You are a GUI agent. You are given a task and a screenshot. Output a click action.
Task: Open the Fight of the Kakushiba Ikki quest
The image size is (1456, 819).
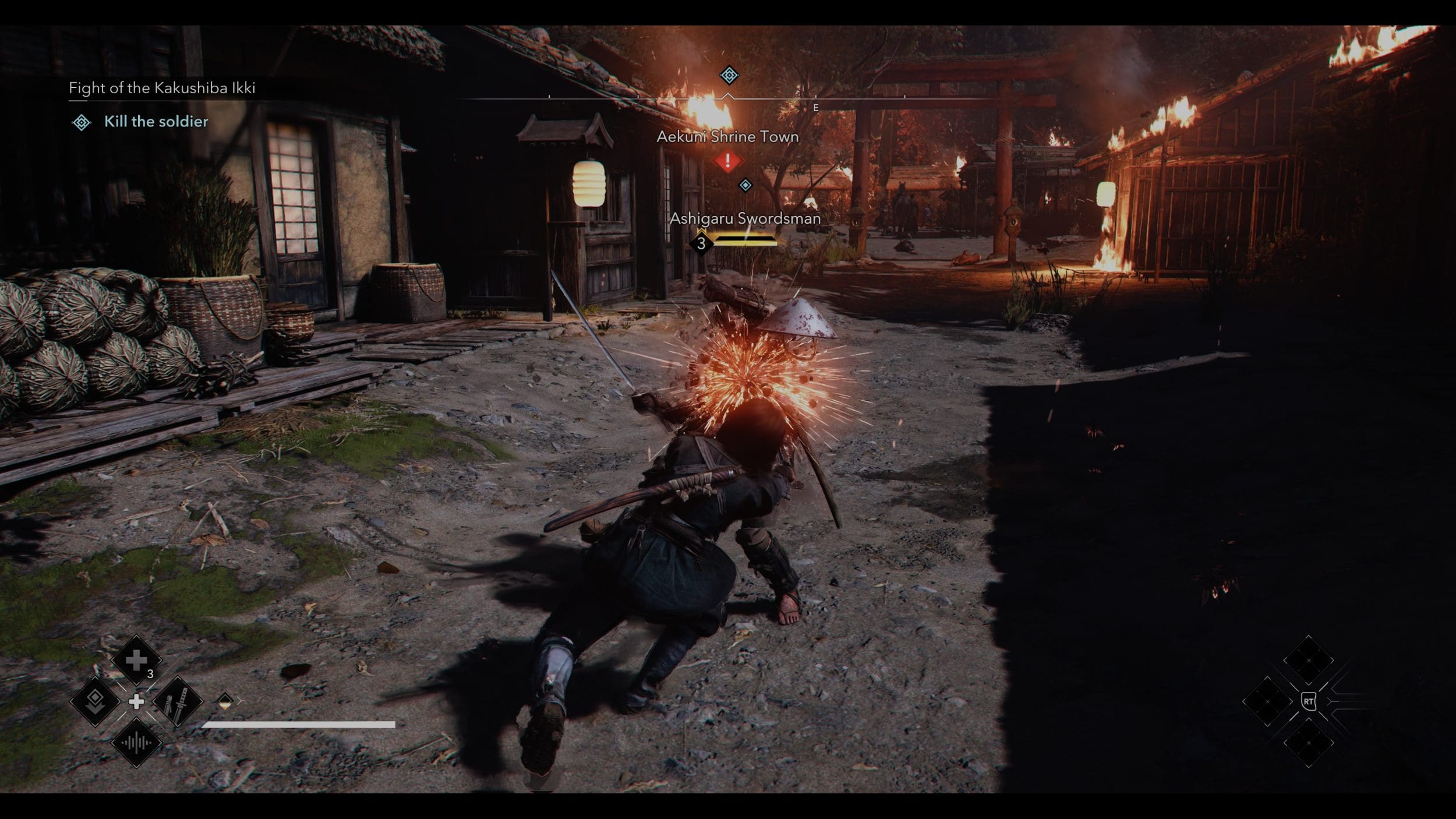162,88
